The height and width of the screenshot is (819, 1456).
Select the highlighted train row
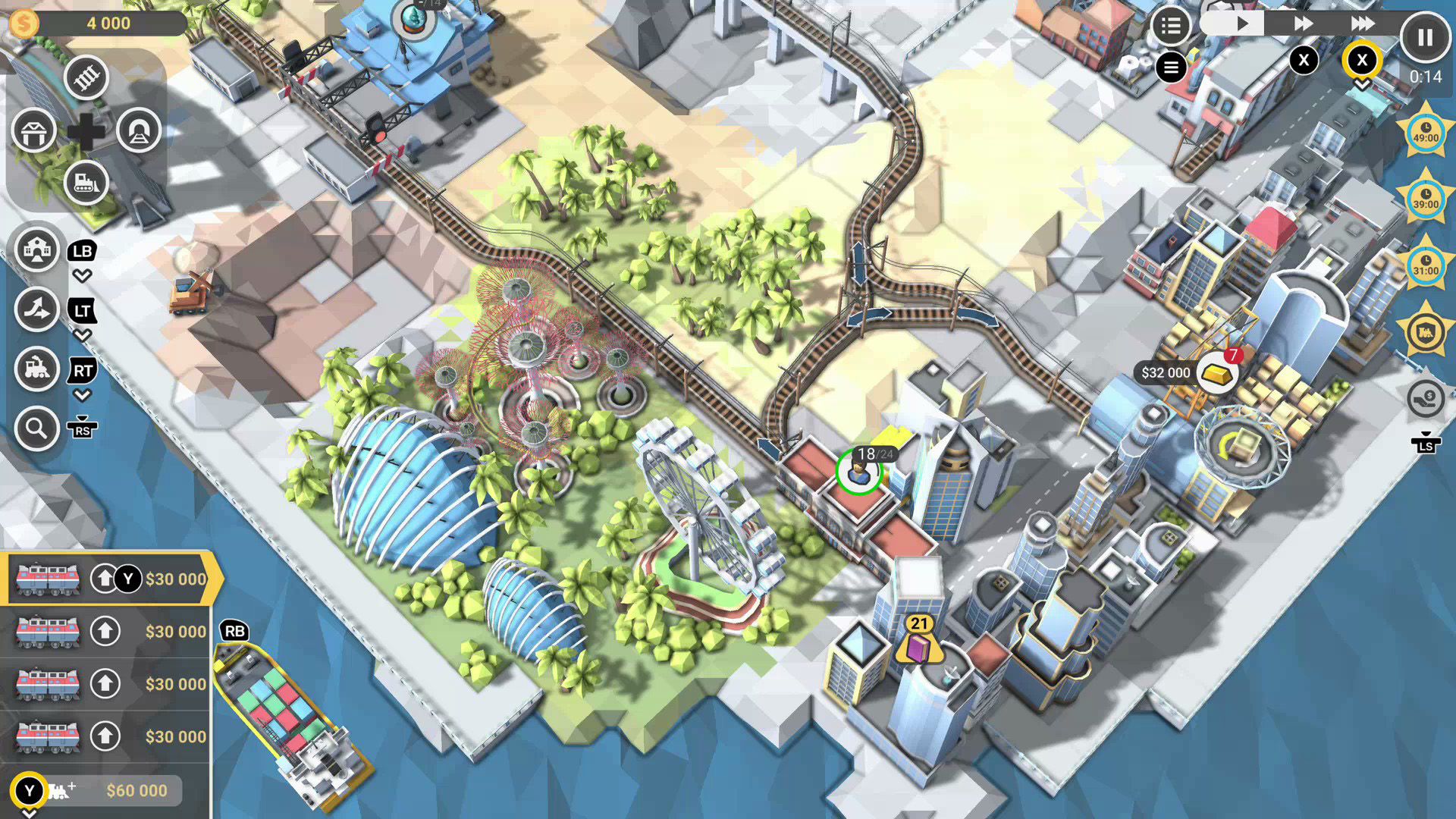click(106, 579)
